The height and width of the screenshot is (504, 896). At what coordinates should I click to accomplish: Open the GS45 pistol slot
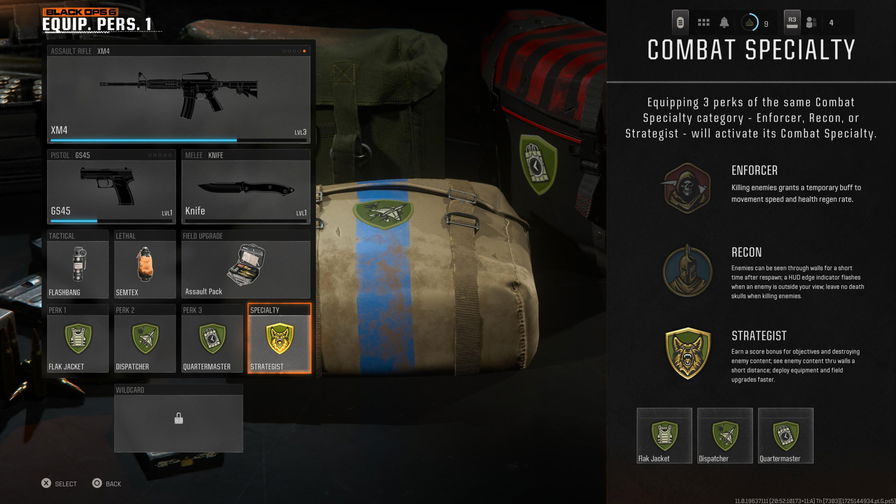[111, 186]
